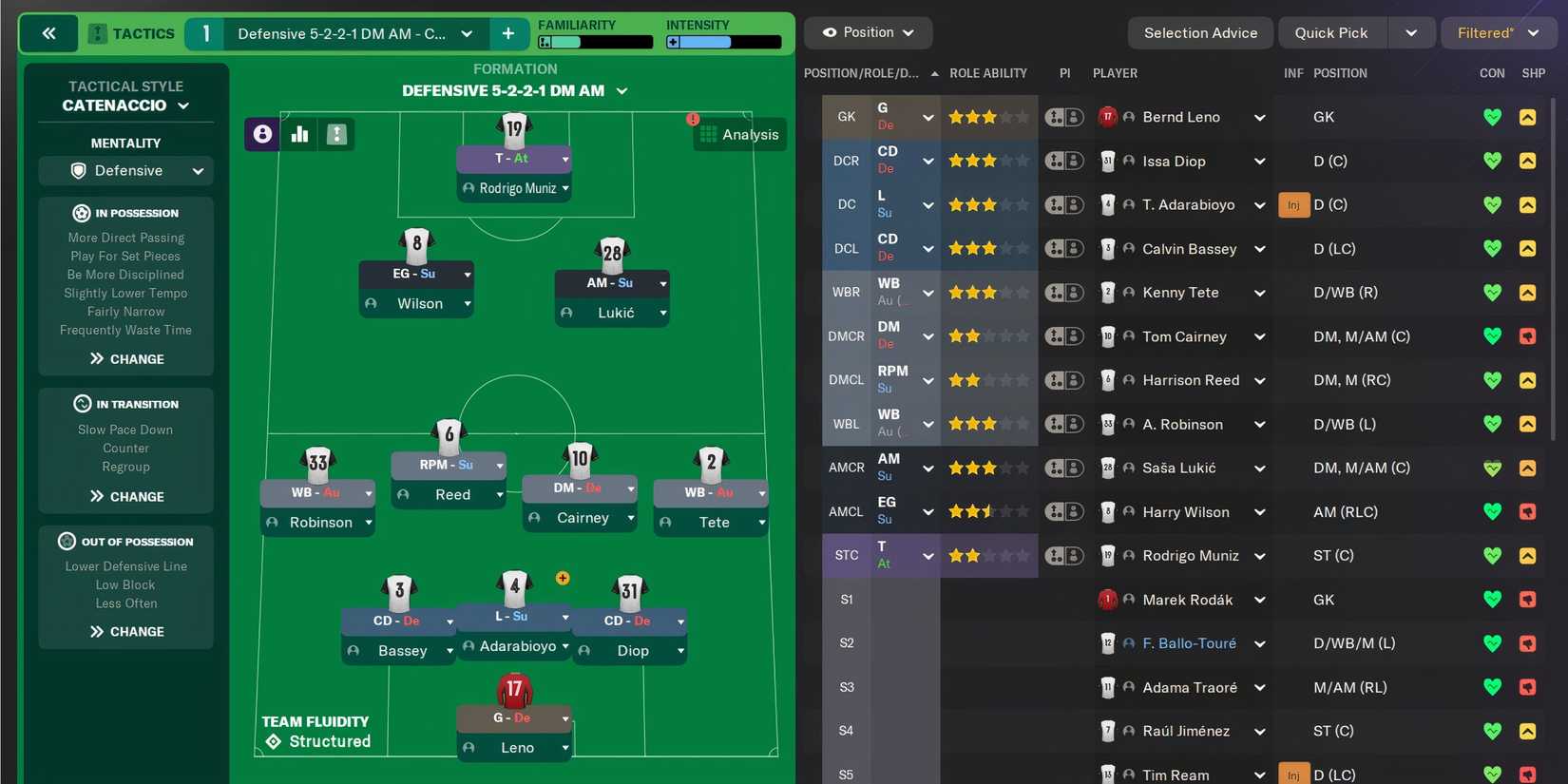
Task: Open the Analysis panel
Action: click(739, 134)
